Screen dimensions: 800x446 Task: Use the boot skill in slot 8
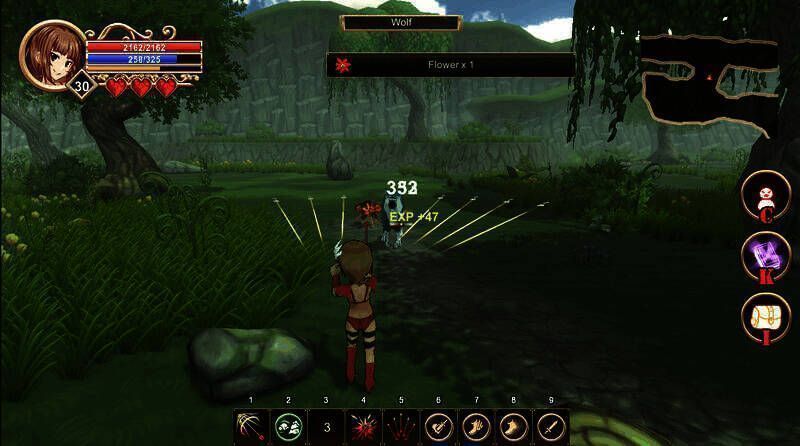tap(513, 427)
